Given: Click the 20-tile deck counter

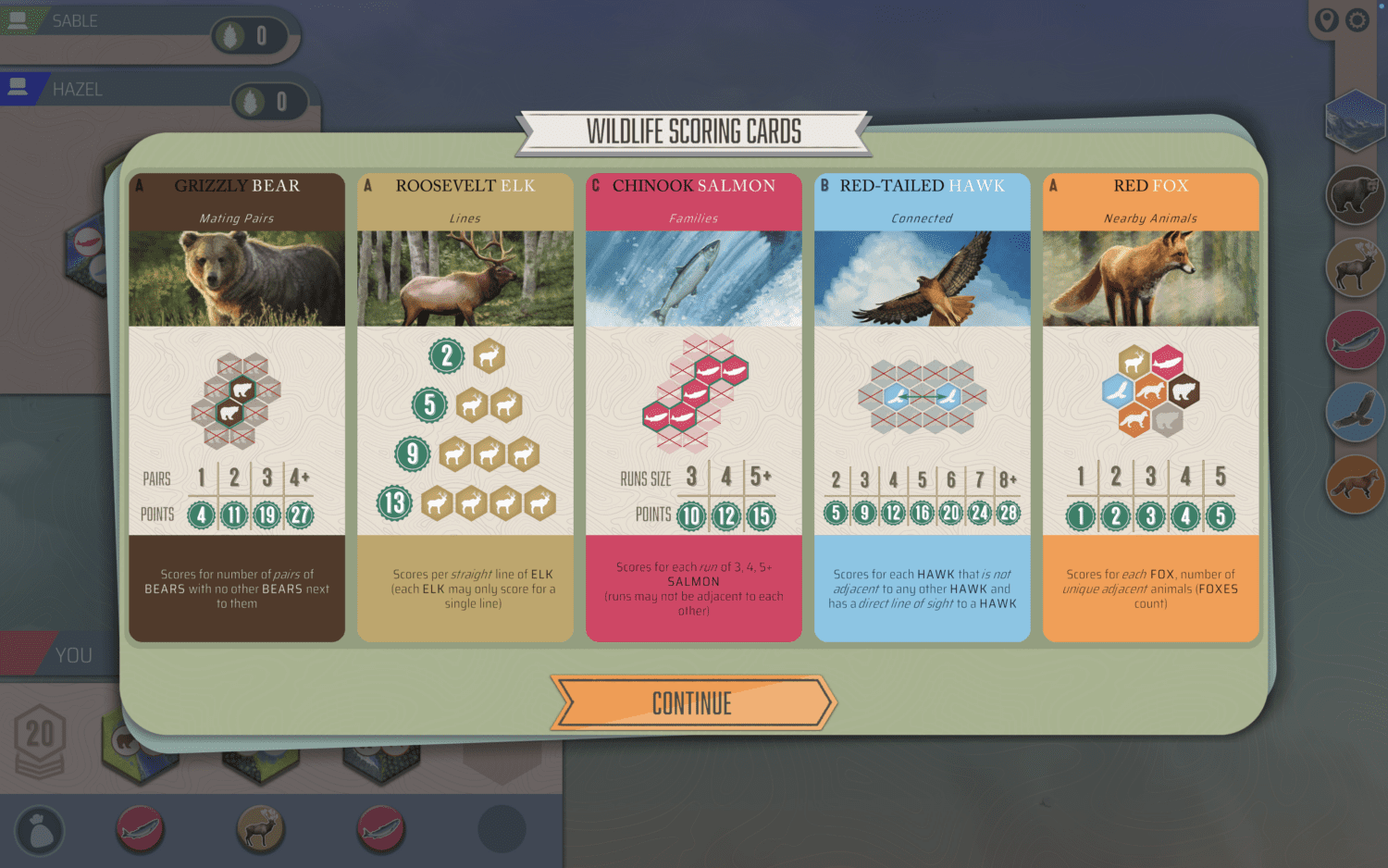Looking at the screenshot, I should [40, 736].
